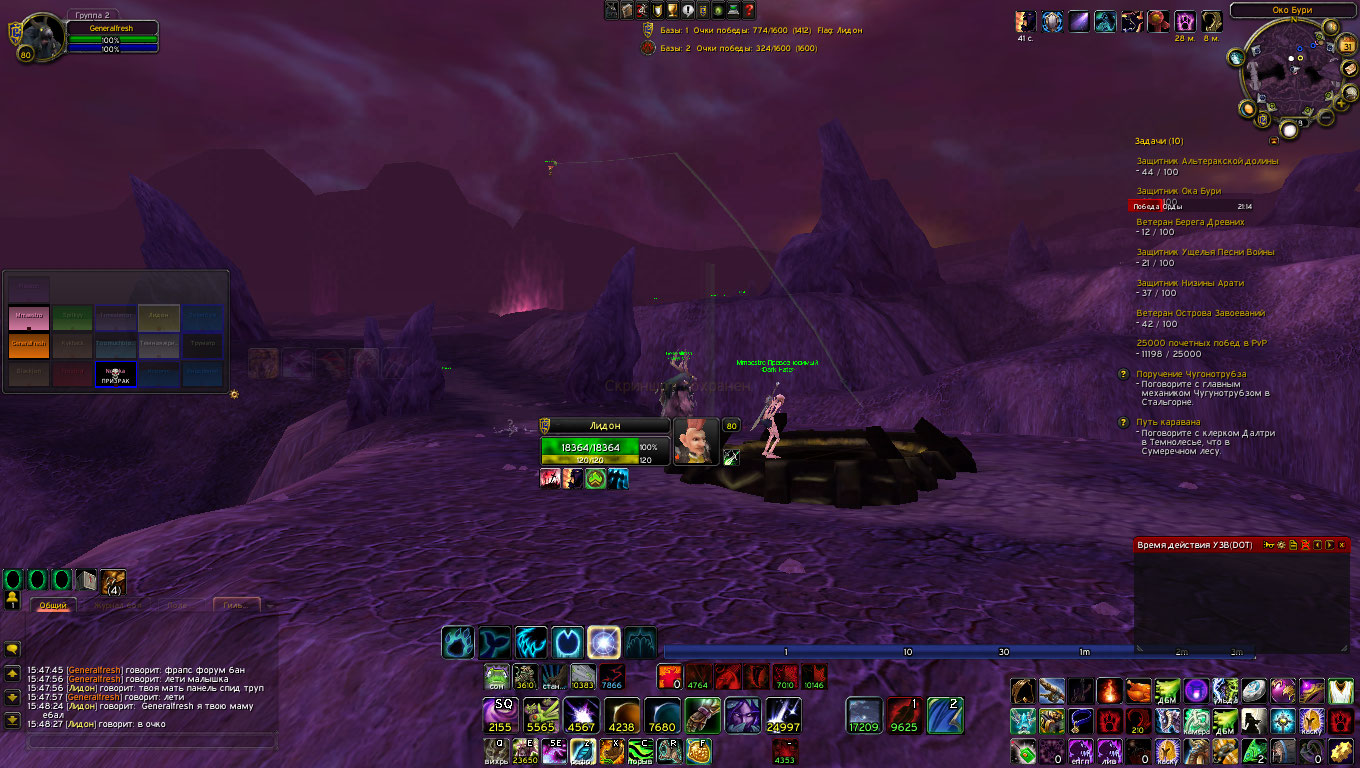Image resolution: width=1360 pixels, height=768 pixels.
Task: Open the Гиль... guild chat tab
Action: point(236,605)
